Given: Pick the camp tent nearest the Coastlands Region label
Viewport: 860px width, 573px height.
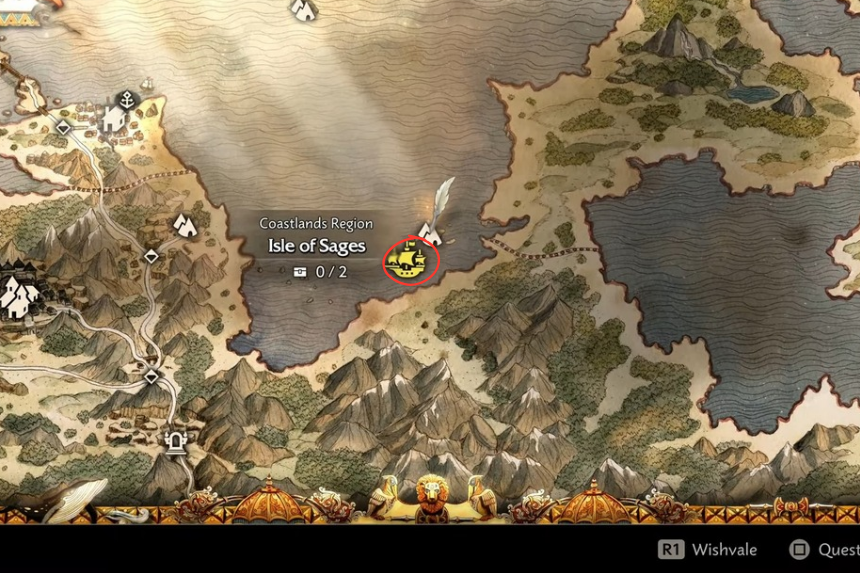Looking at the screenshot, I should (185, 225).
